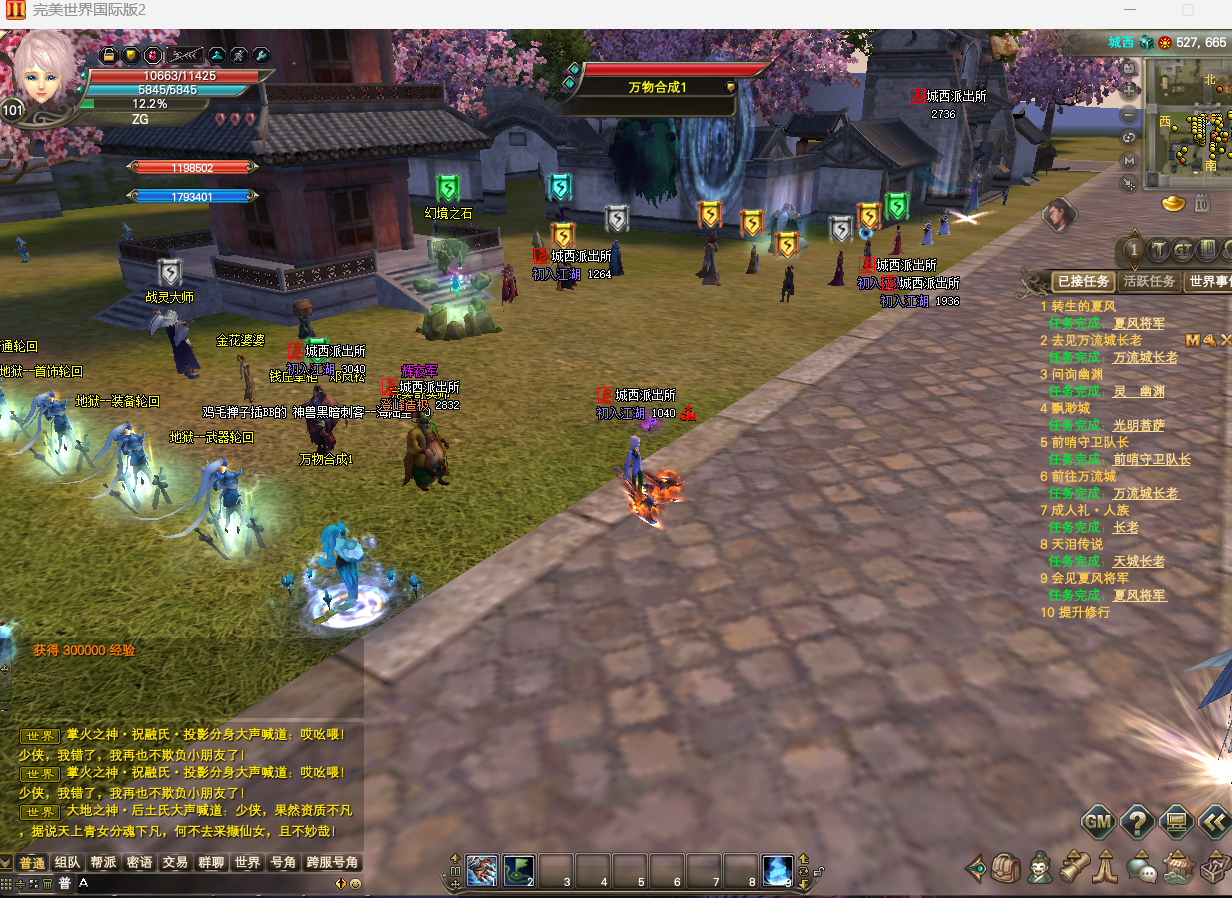This screenshot has height=898, width=1232.
Task: Open the monitor system settings button
Action: pyautogui.click(x=1177, y=823)
